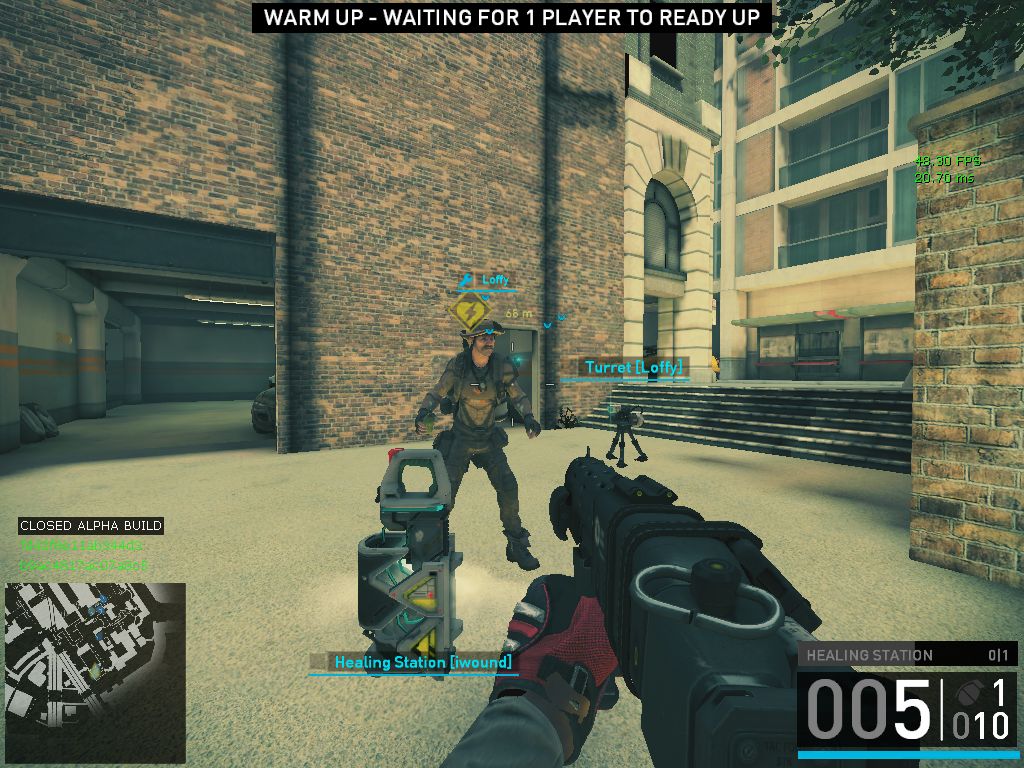Screen dimensions: 1024x768
Task: Select the Turret [Loffy] marker label
Action: [634, 368]
